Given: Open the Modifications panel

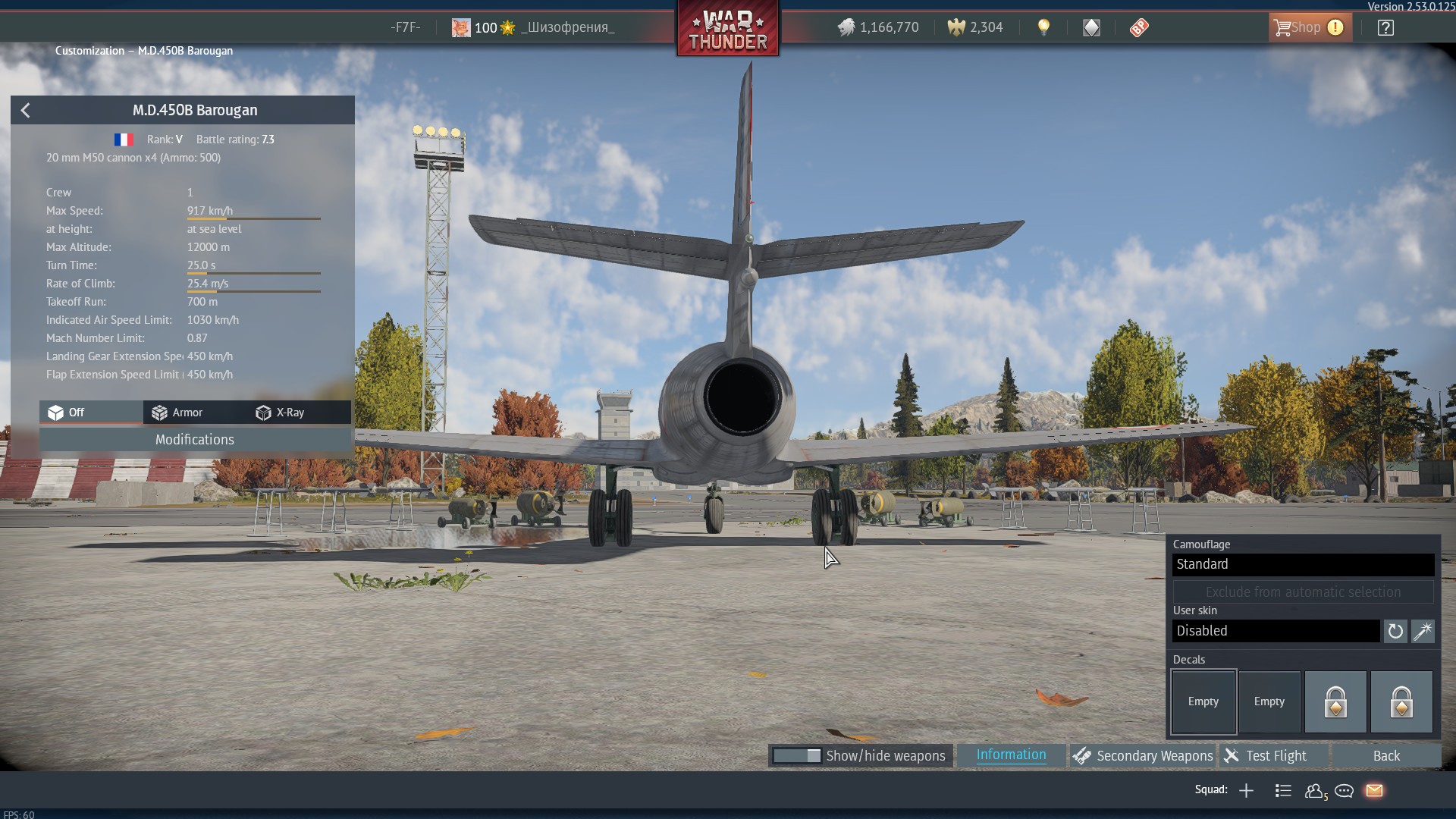Looking at the screenshot, I should 195,440.
